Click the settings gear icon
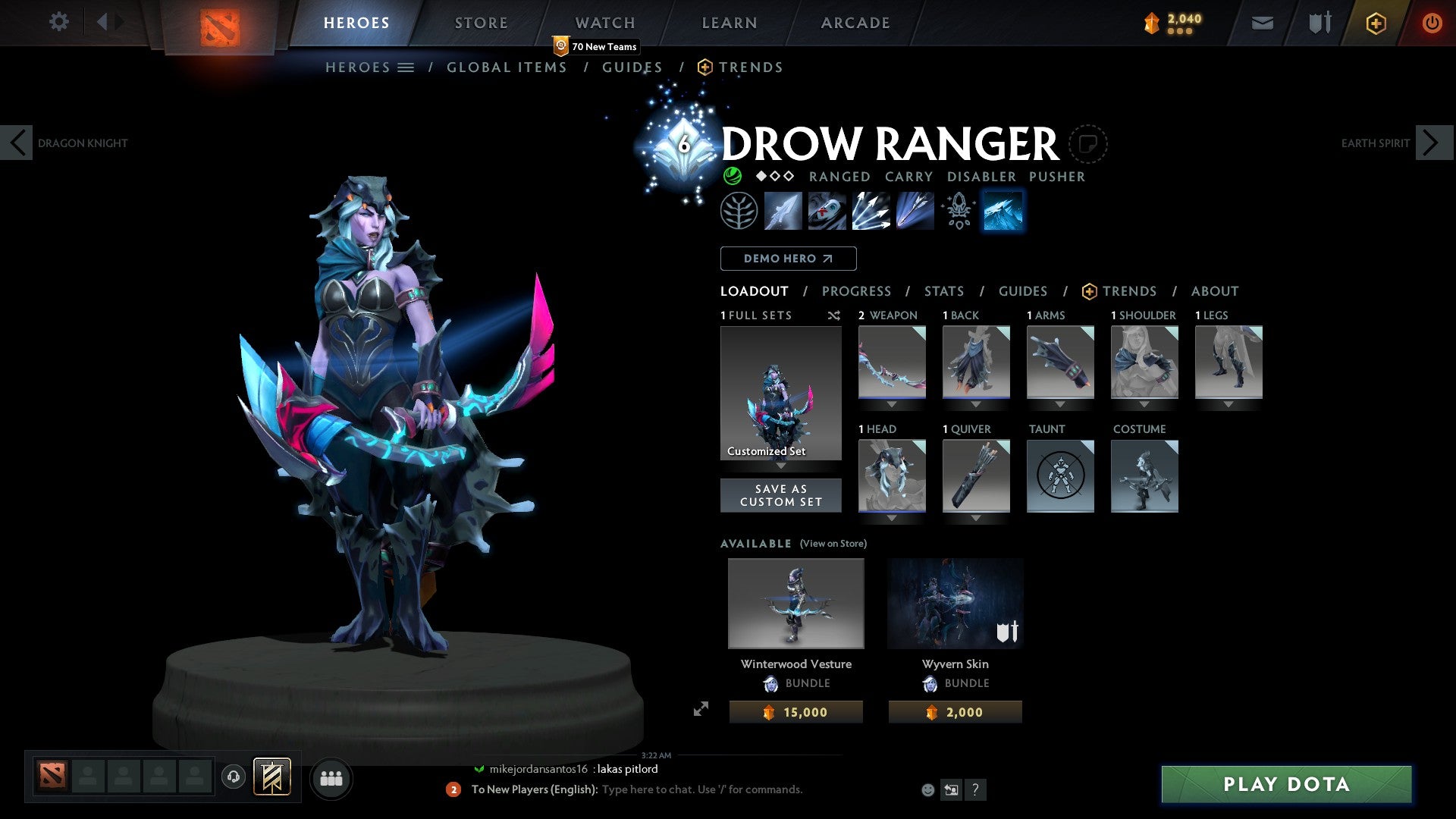Image resolution: width=1456 pixels, height=819 pixels. pyautogui.click(x=58, y=22)
